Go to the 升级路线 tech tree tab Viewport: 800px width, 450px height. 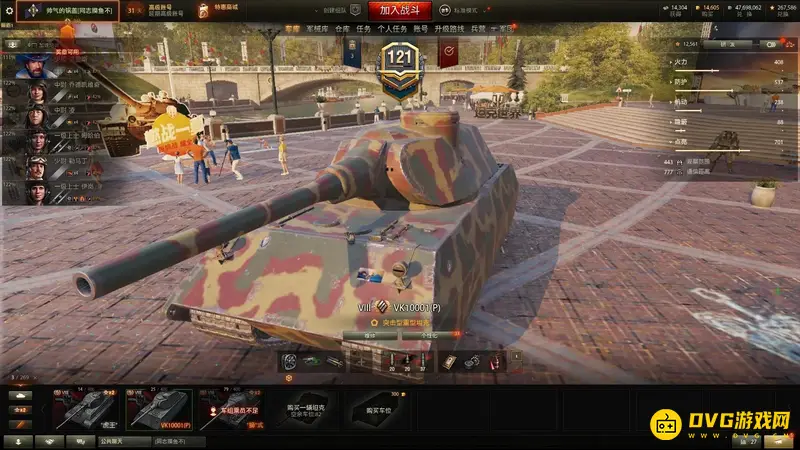(x=450, y=29)
